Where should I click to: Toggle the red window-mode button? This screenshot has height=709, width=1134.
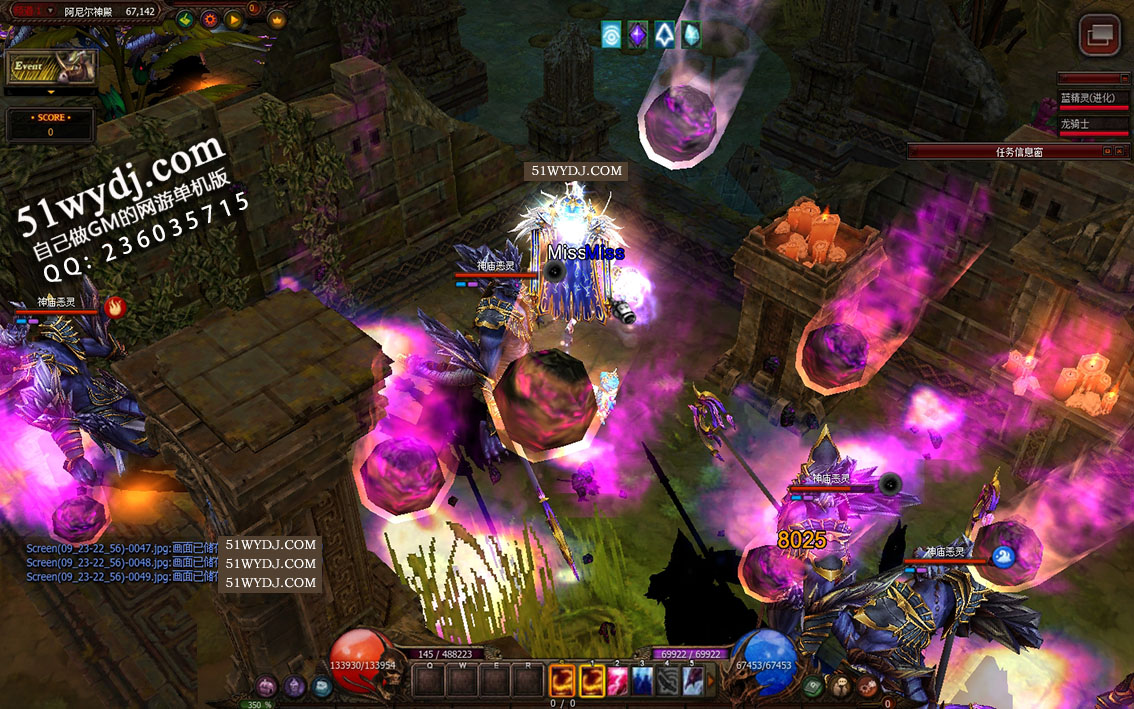[1099, 35]
